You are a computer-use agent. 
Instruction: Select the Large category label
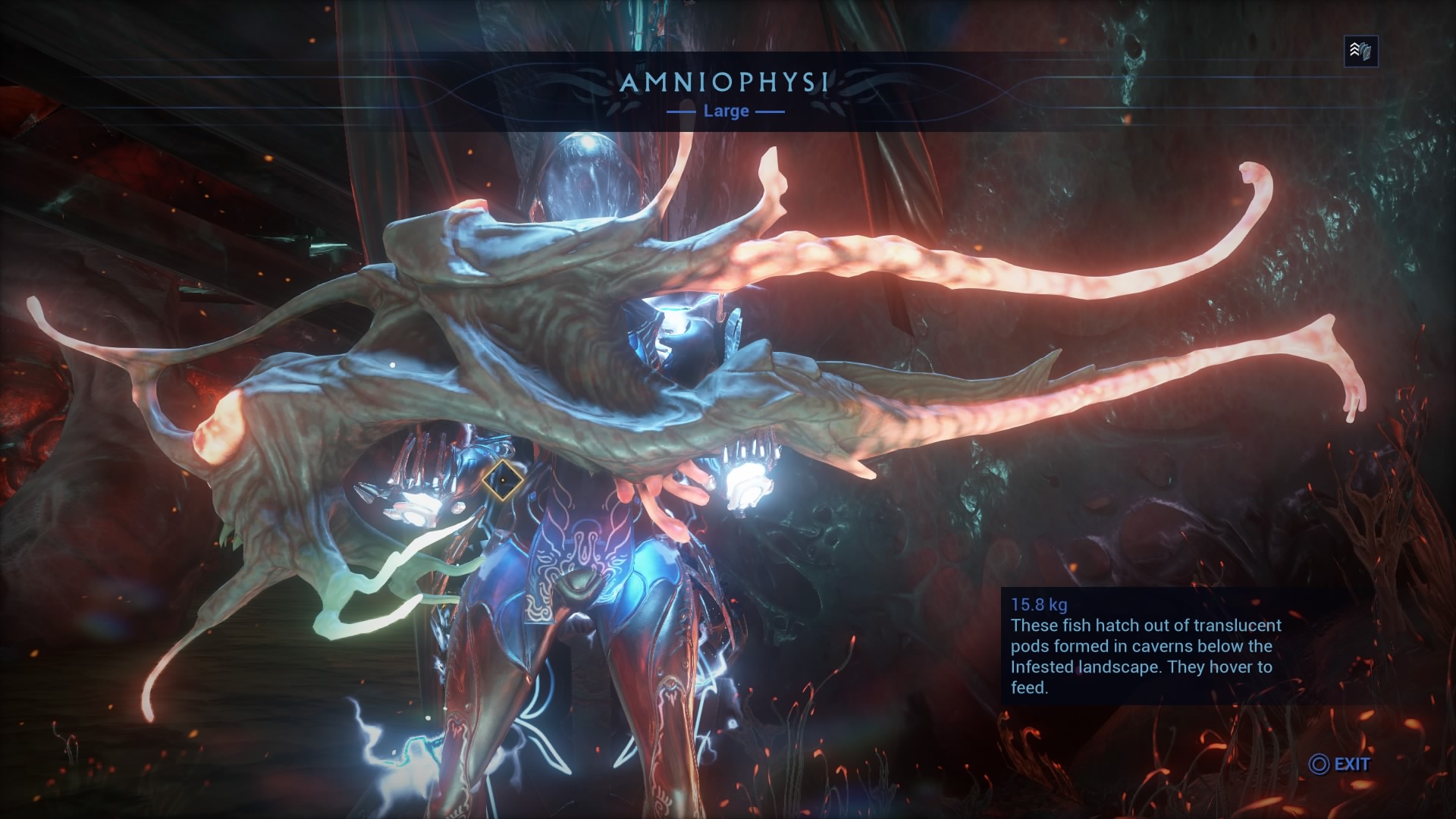click(726, 111)
